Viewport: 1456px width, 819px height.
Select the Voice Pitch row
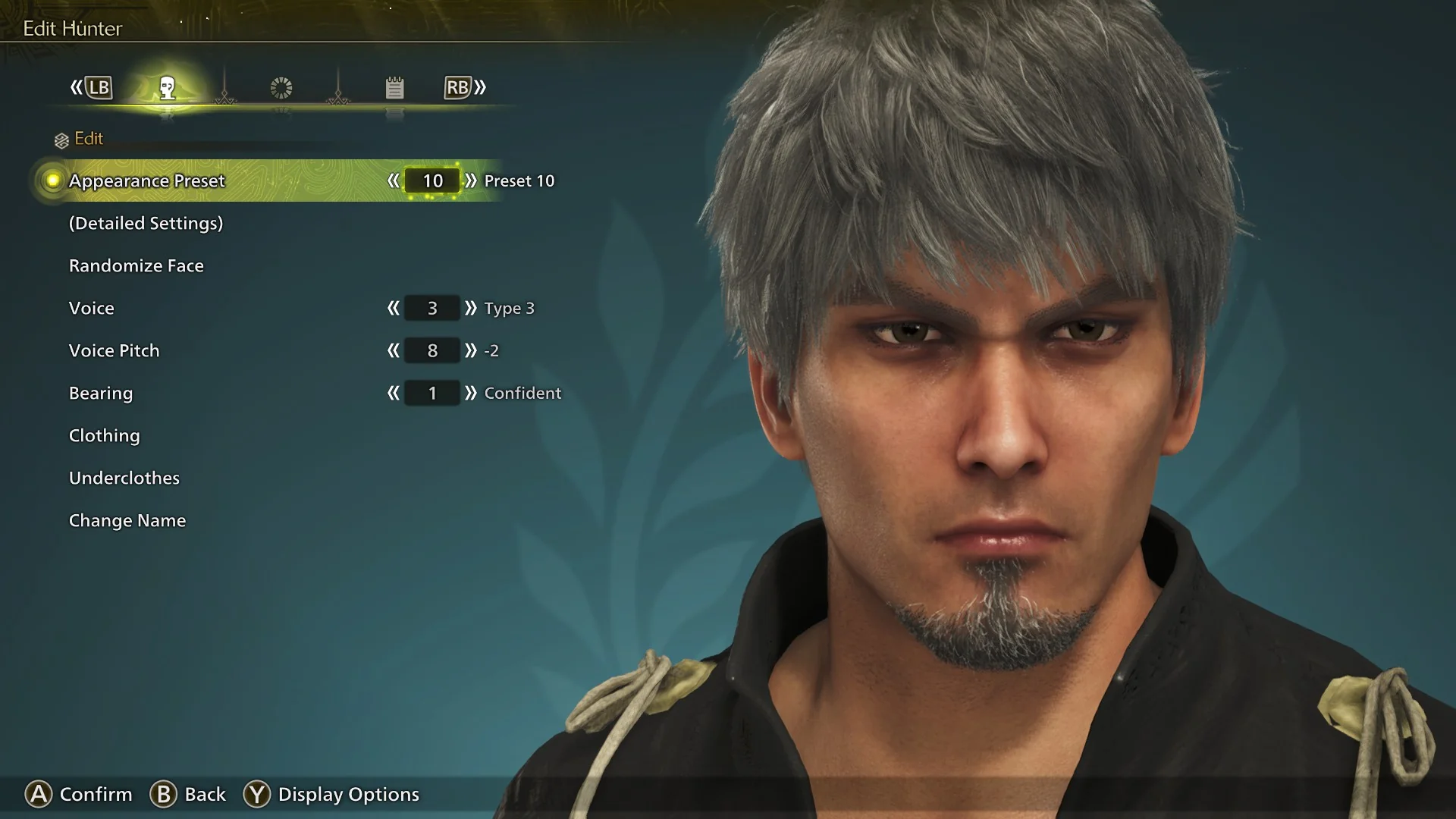coord(115,350)
